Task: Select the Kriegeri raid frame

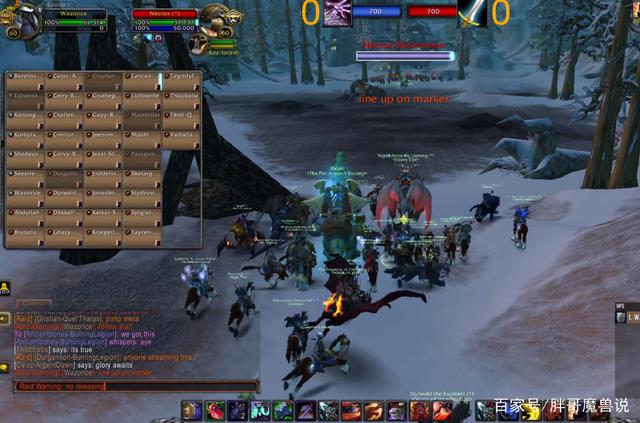Action: click(x=104, y=234)
